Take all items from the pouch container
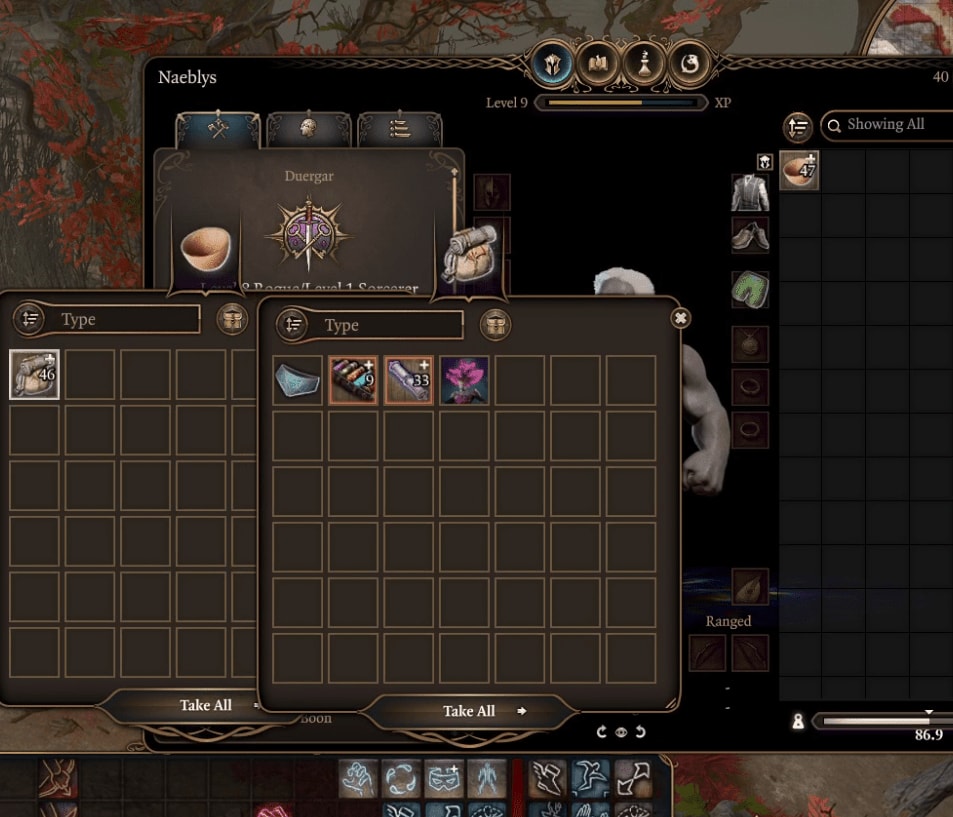This screenshot has height=817, width=953. pyautogui.click(x=469, y=711)
